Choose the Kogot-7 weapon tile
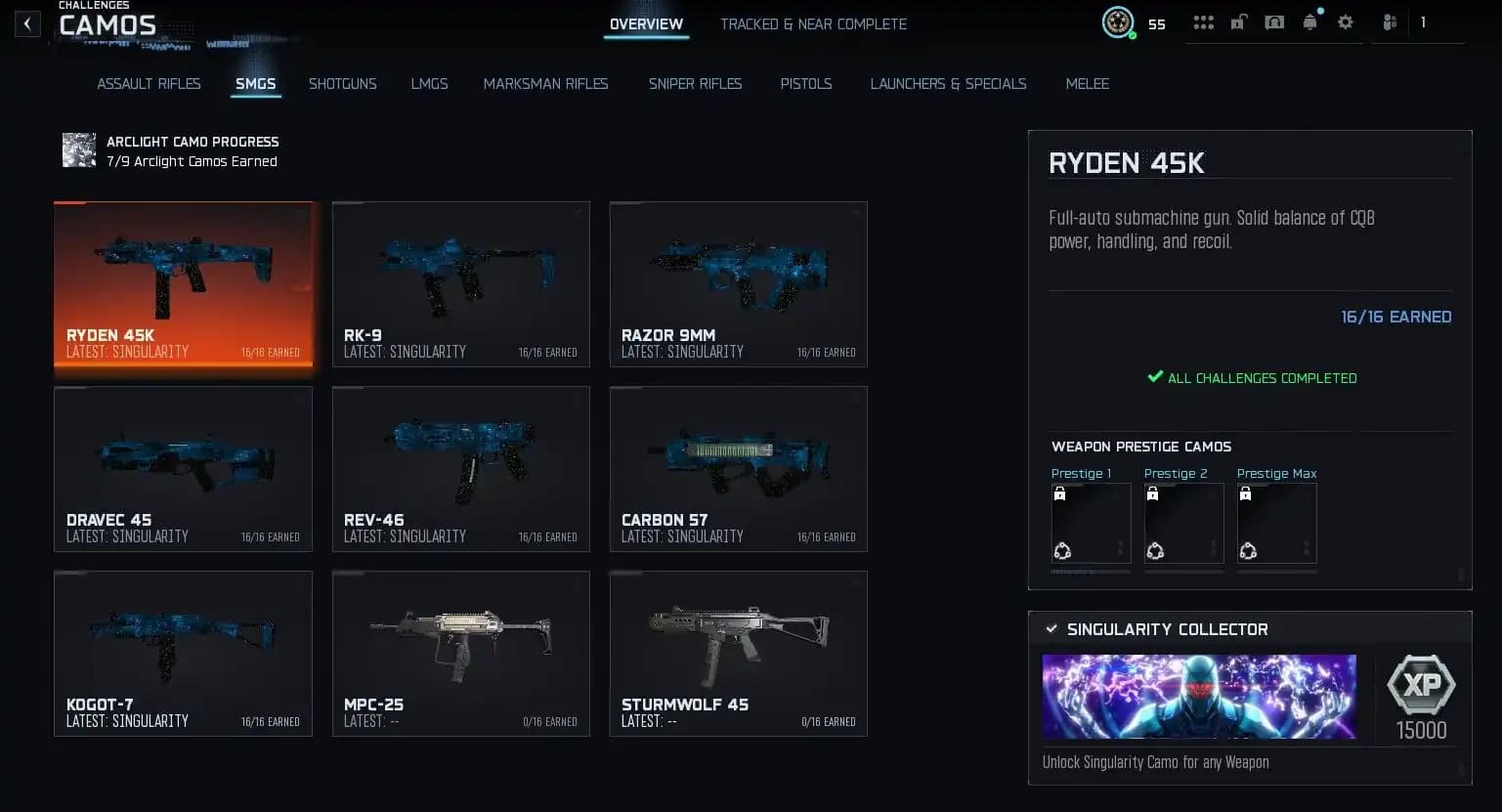This screenshot has height=812, width=1502. pos(183,654)
